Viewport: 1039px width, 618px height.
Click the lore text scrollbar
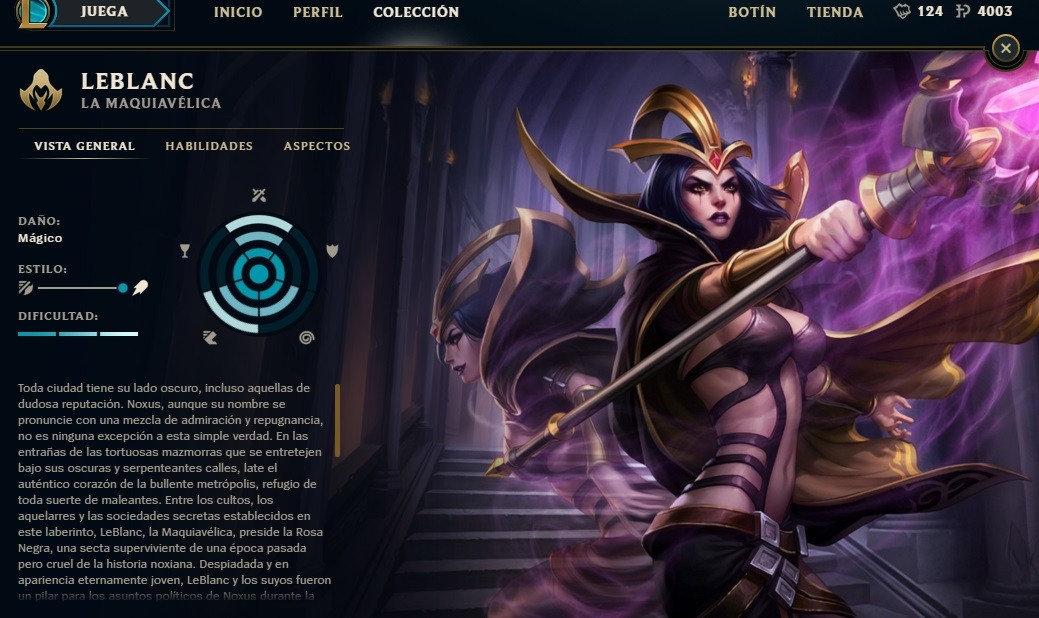pyautogui.click(x=338, y=420)
